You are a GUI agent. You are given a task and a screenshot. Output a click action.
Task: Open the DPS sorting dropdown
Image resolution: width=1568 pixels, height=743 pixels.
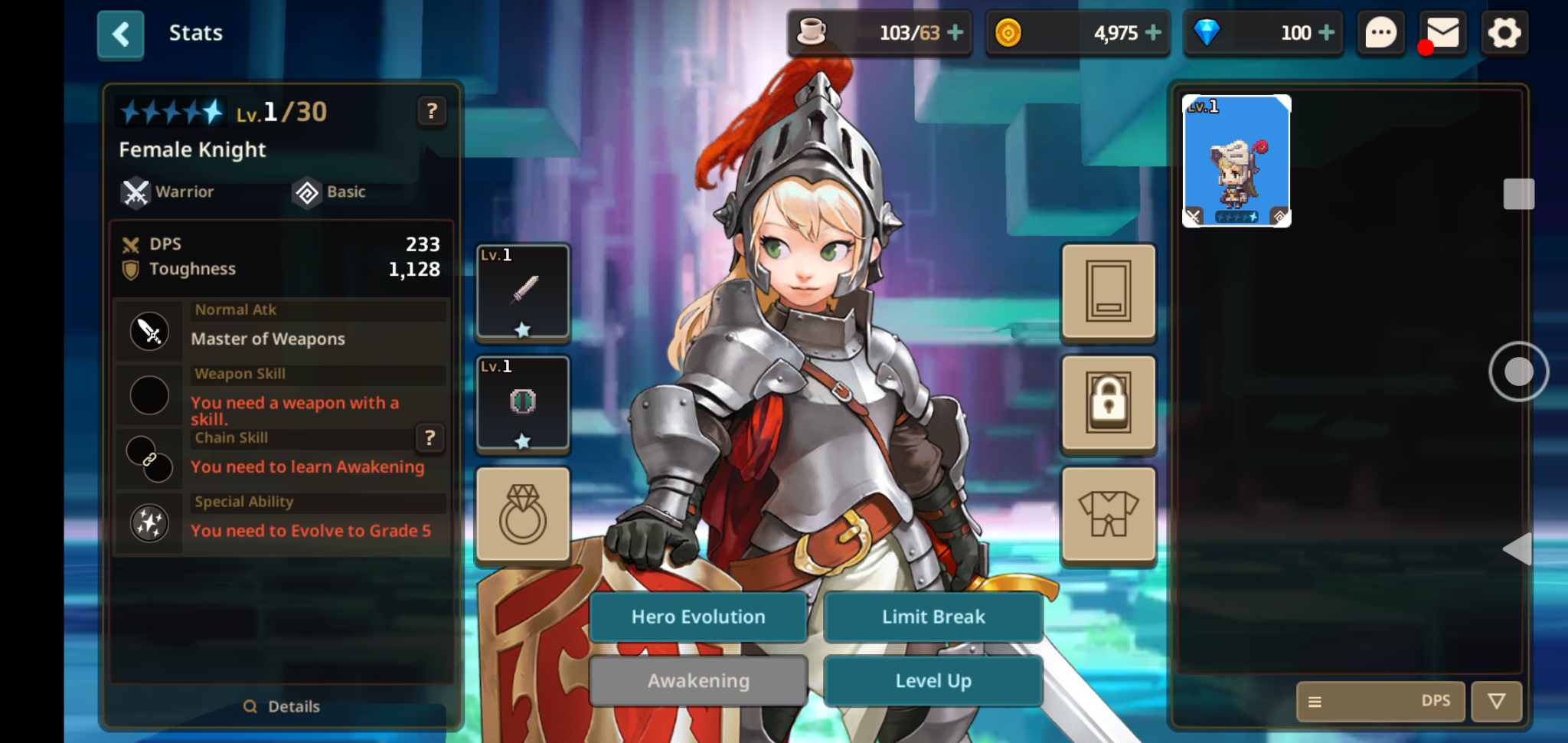click(x=1380, y=701)
